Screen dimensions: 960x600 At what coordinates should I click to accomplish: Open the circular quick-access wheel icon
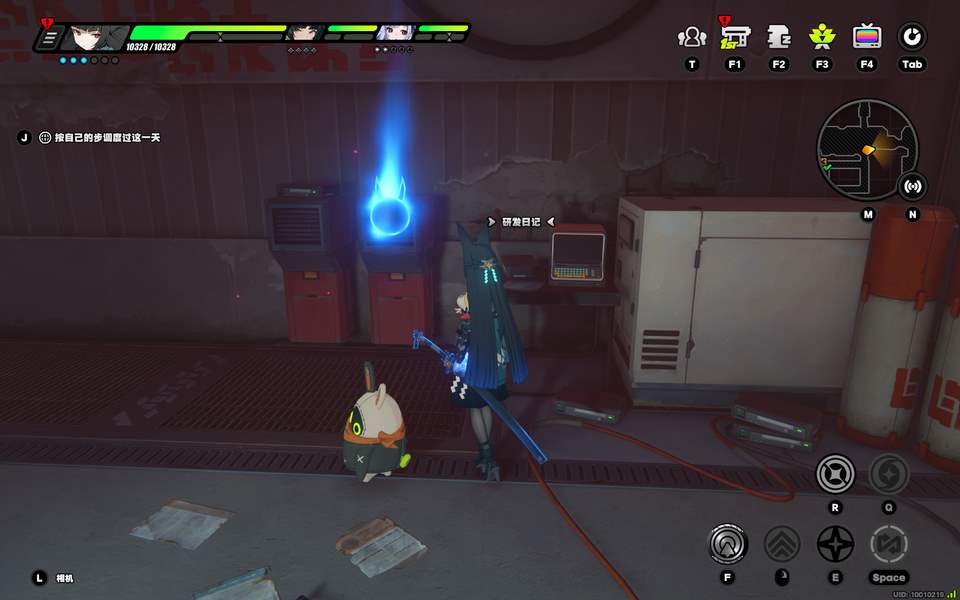point(911,37)
